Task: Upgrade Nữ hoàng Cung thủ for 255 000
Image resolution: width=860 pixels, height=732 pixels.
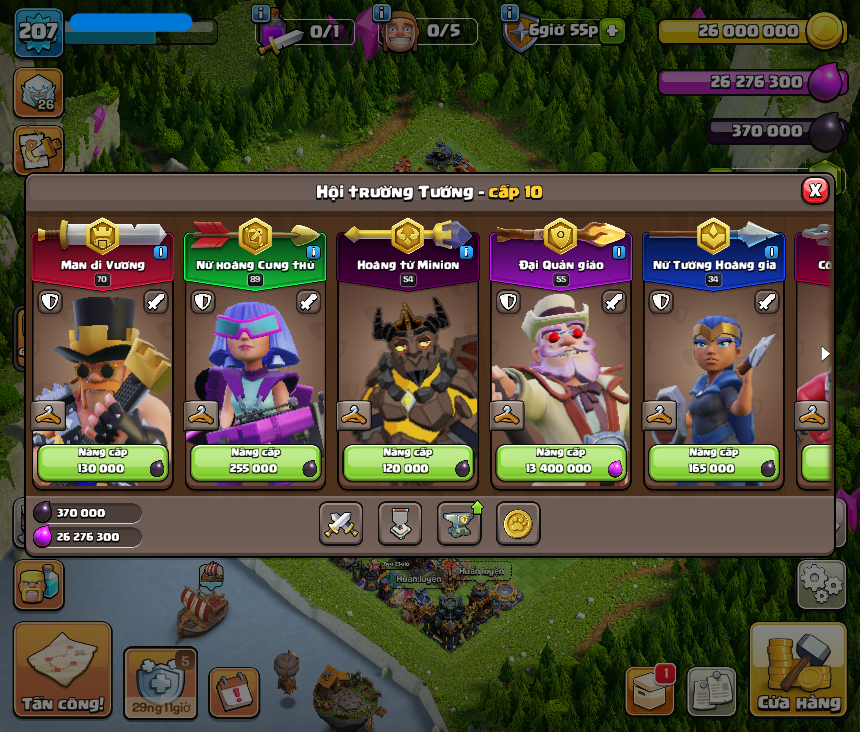Action: pyautogui.click(x=256, y=462)
